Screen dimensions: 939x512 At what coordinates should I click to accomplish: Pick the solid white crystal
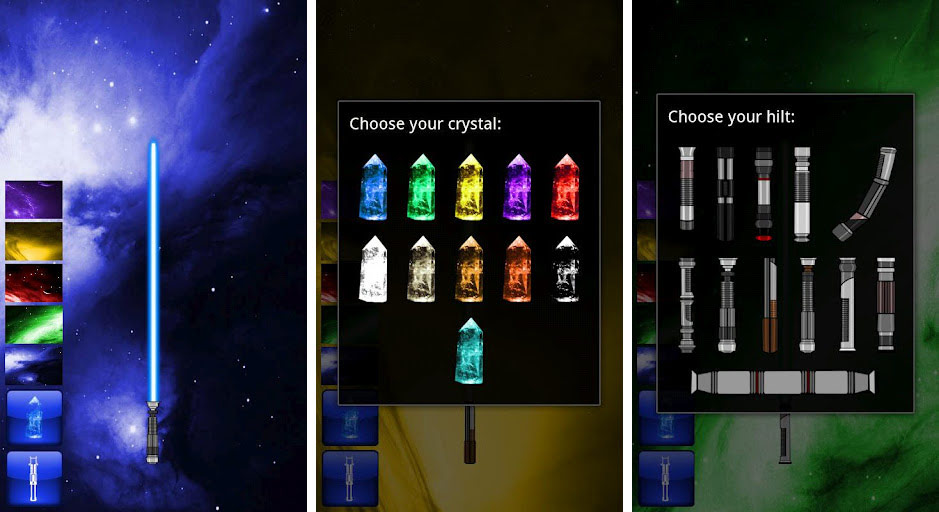coord(373,269)
